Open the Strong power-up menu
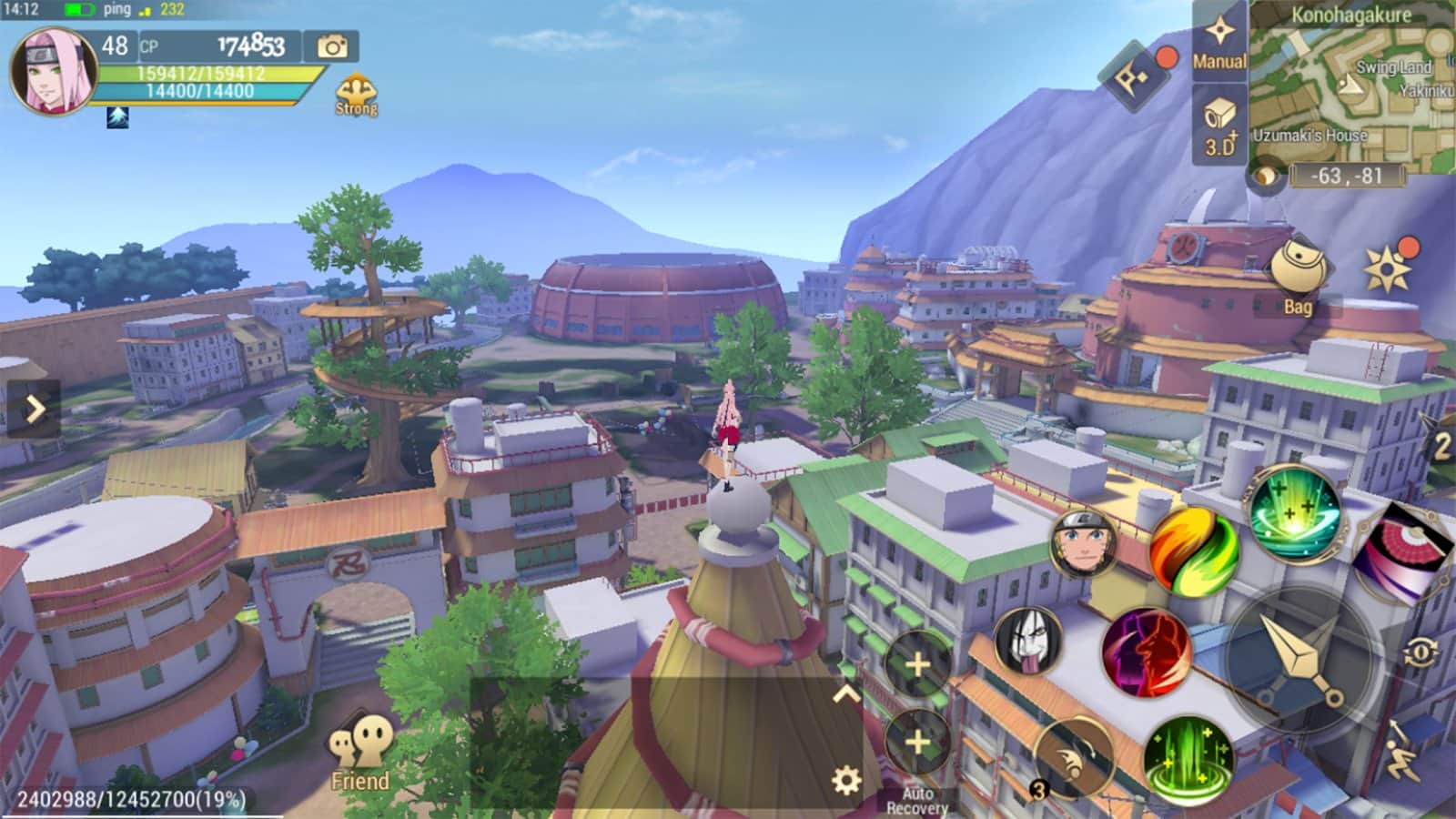The height and width of the screenshot is (819, 1456). pos(356,94)
